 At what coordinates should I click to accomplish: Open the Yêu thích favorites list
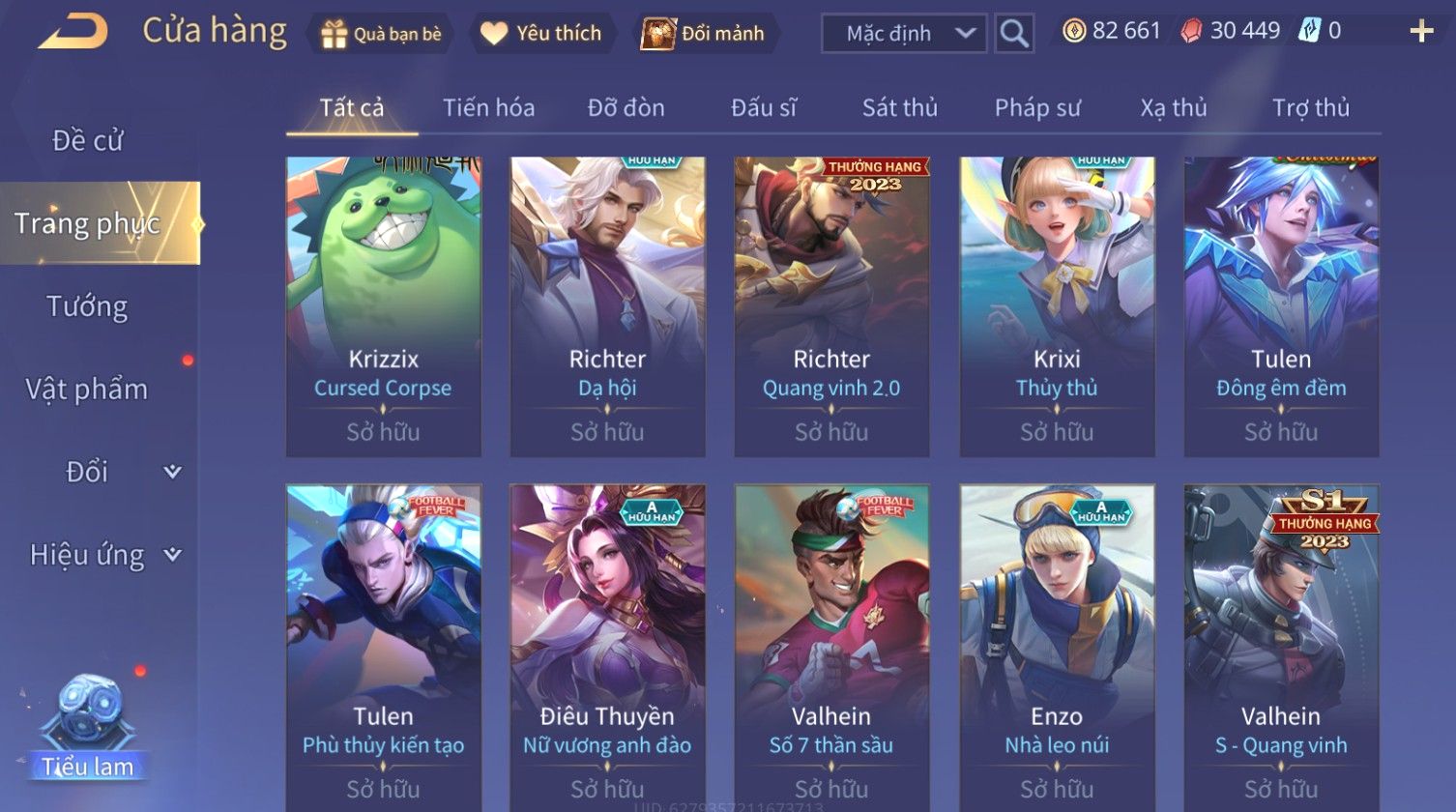[541, 34]
